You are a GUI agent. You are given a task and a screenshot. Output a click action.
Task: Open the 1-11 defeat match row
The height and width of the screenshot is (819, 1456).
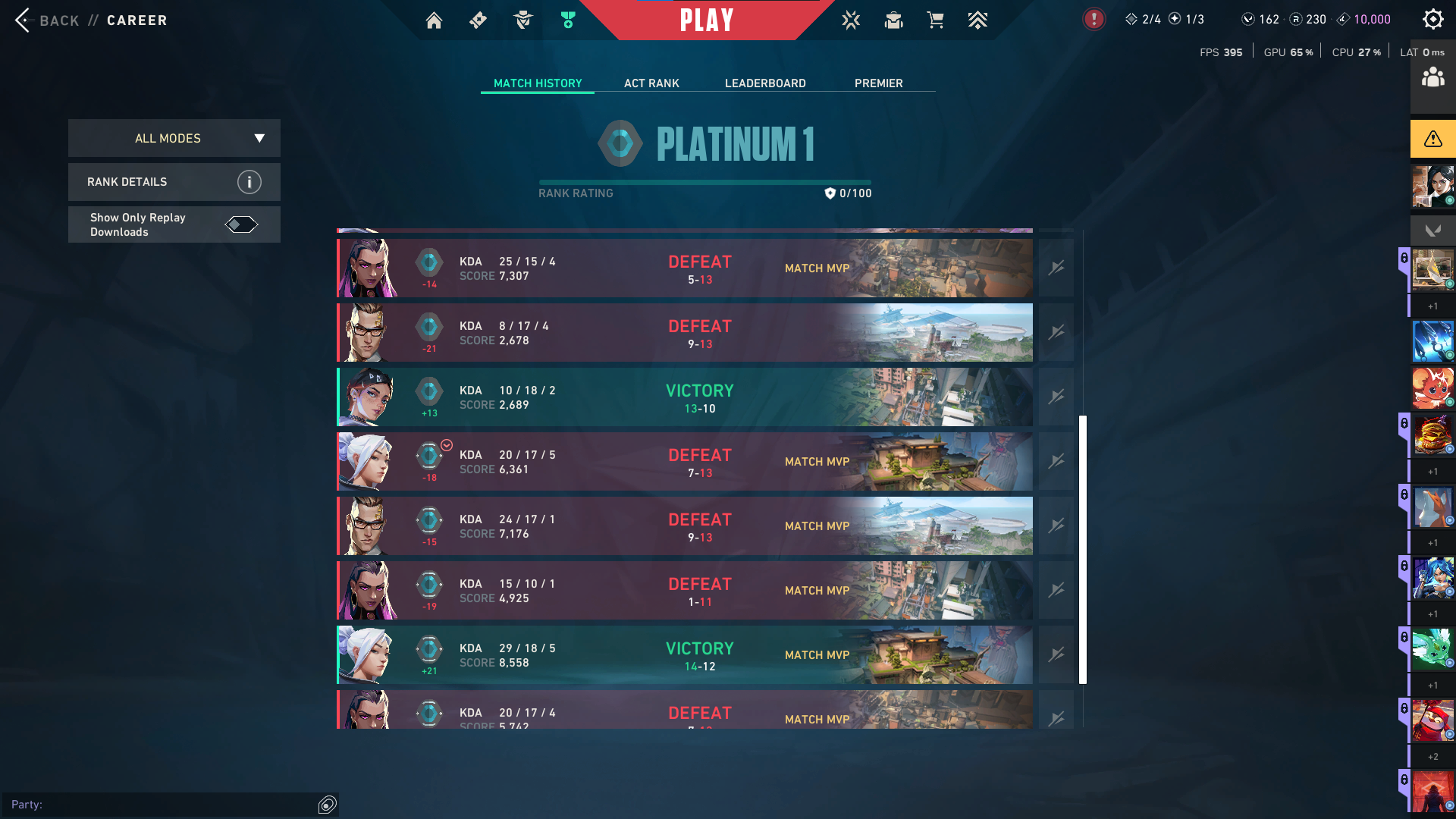(684, 591)
